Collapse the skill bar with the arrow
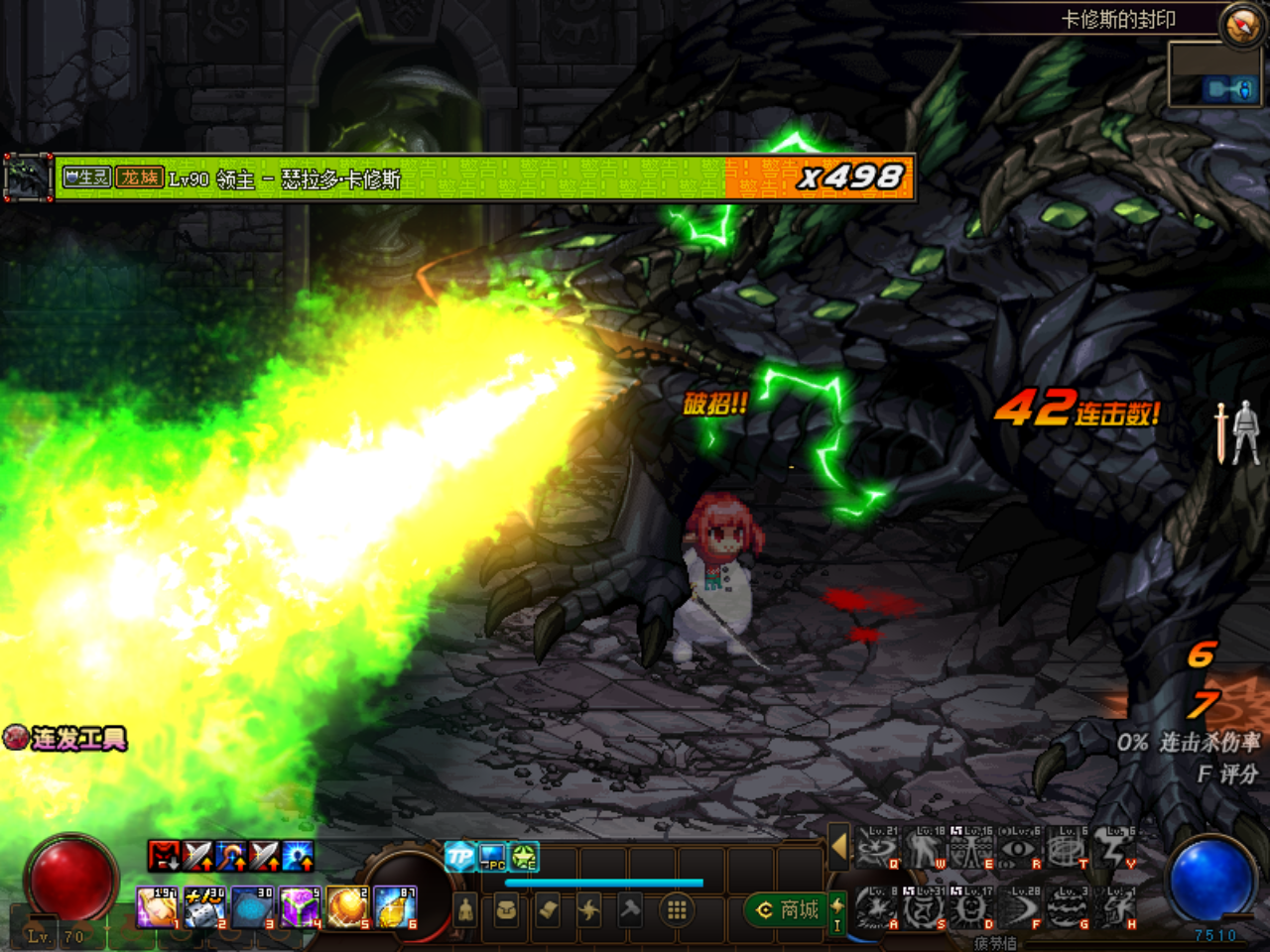 click(838, 847)
